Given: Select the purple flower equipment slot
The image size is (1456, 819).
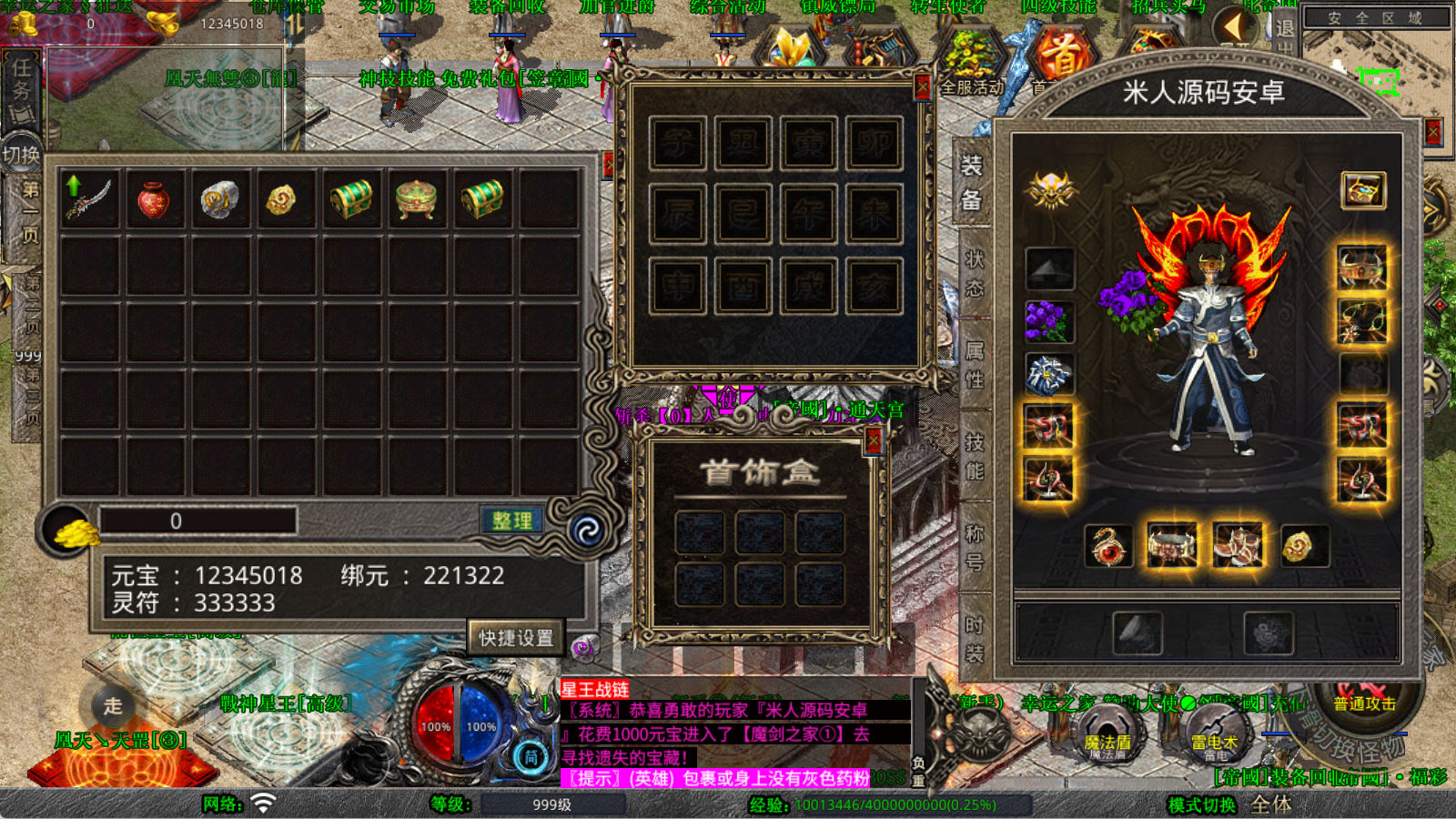Looking at the screenshot, I should click(x=1049, y=321).
